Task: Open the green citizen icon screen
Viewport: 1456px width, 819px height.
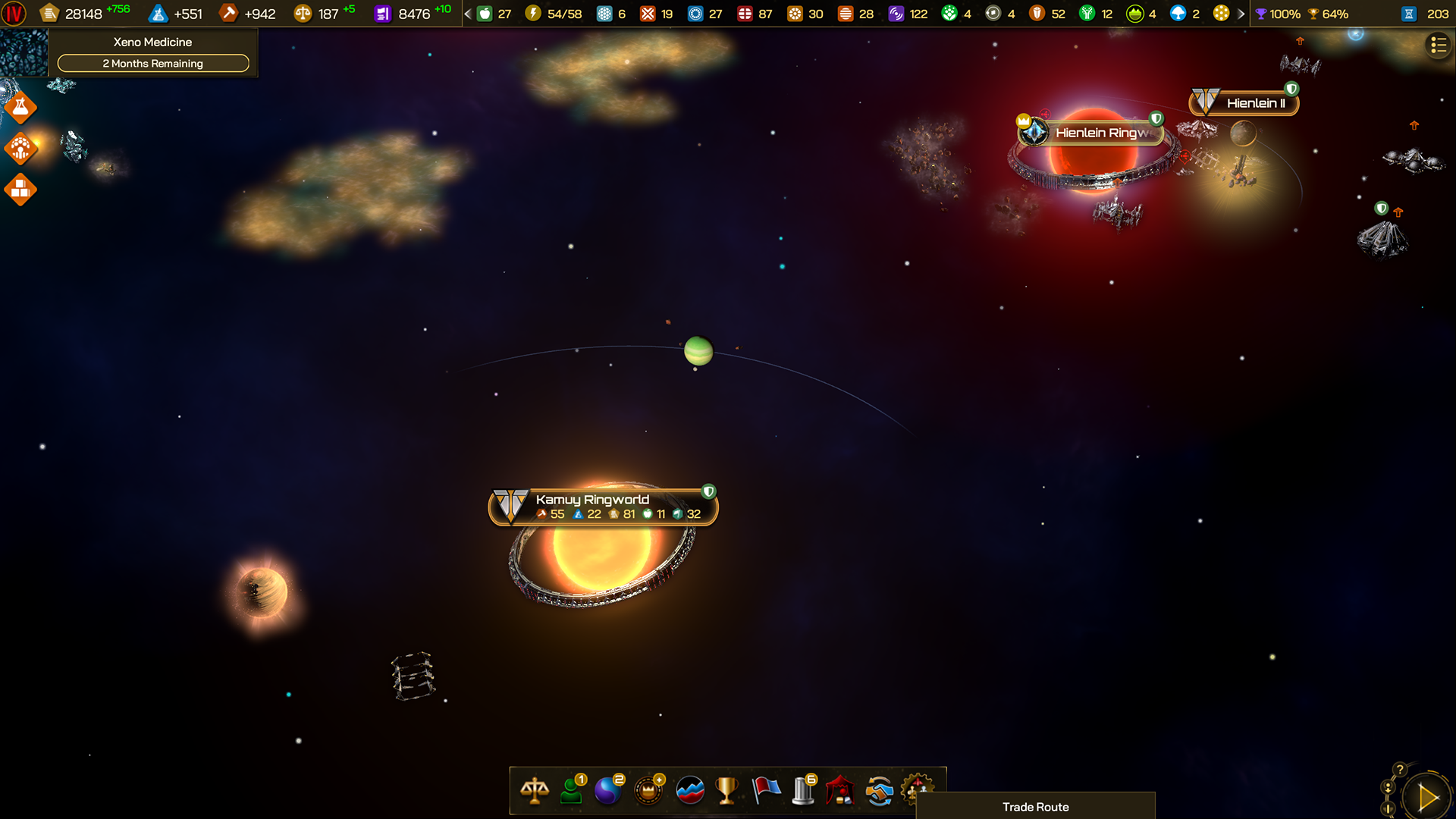Action: pos(572,791)
